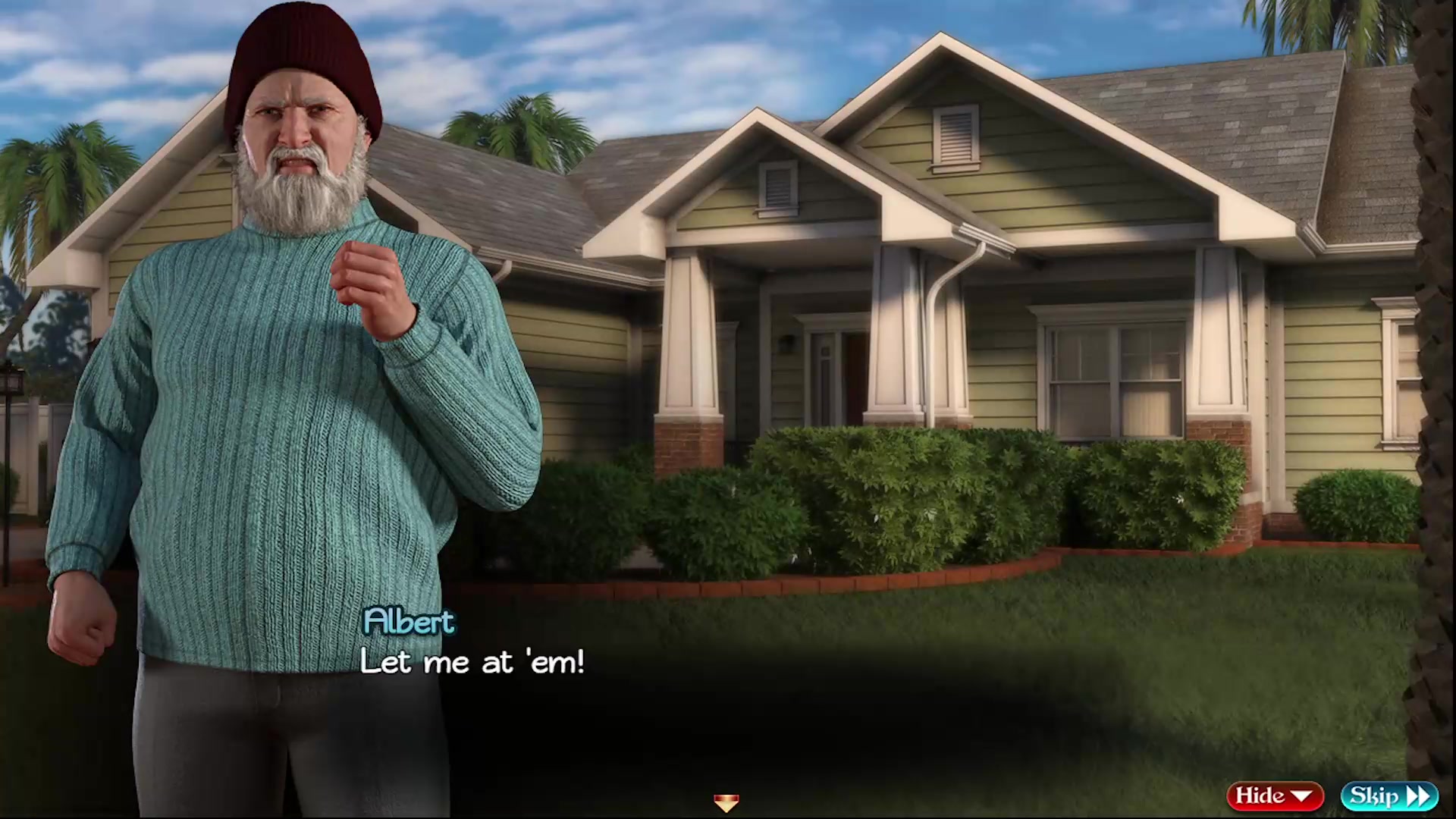Hide the dialogue box
The height and width of the screenshot is (819, 1456).
click(1274, 795)
